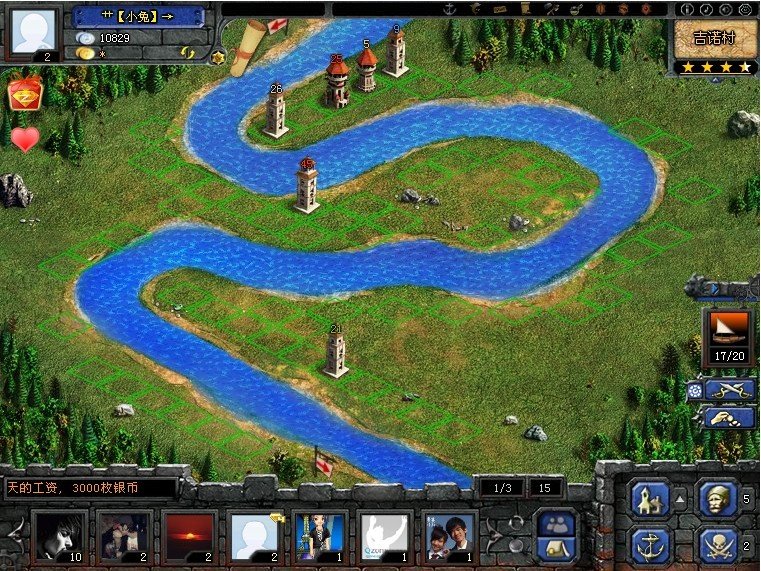Choose the friend avatar with count 10

(x=57, y=535)
